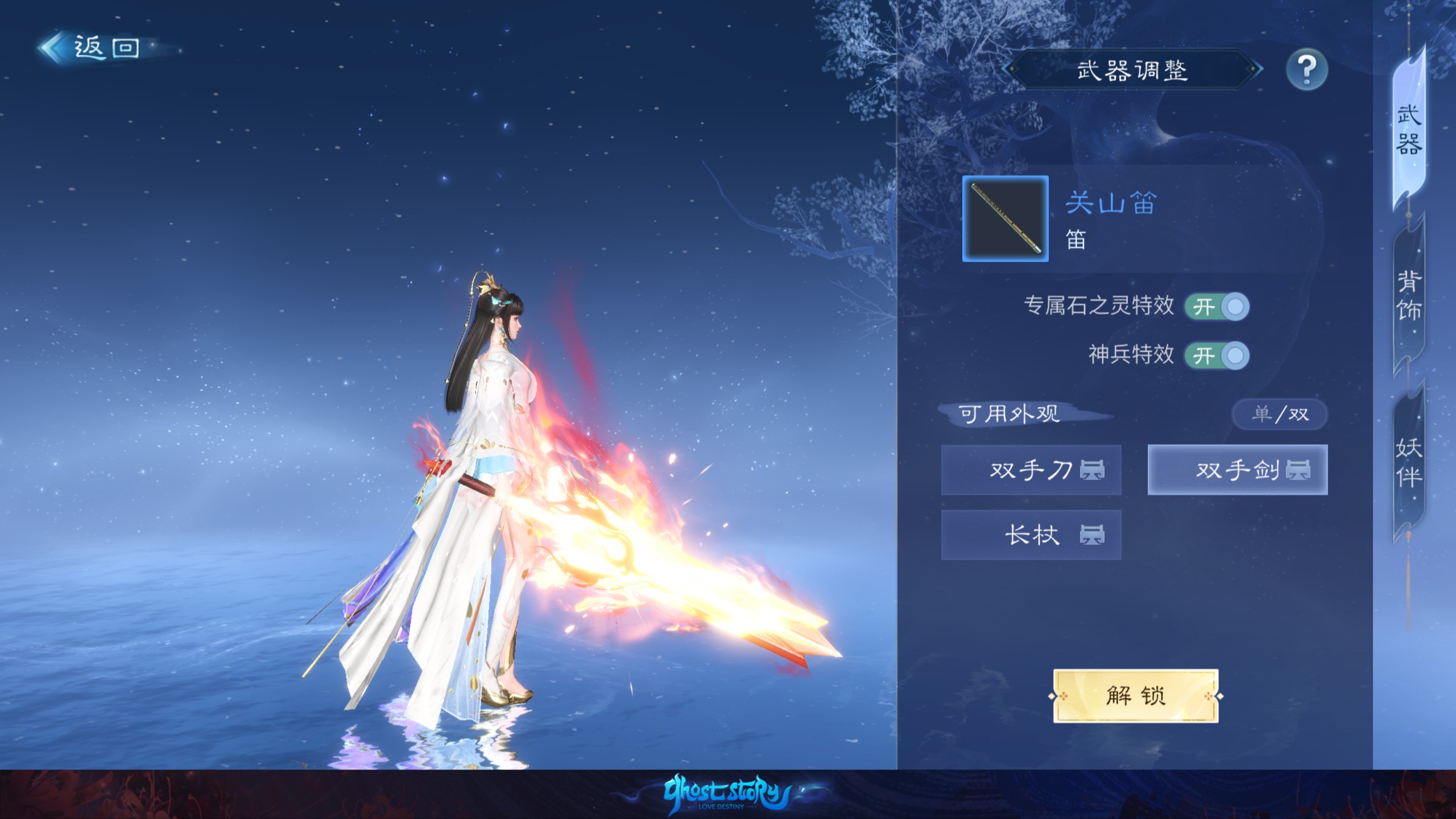The image size is (1456, 819).
Task: Switch to the 背饰 tab
Action: [x=1409, y=296]
